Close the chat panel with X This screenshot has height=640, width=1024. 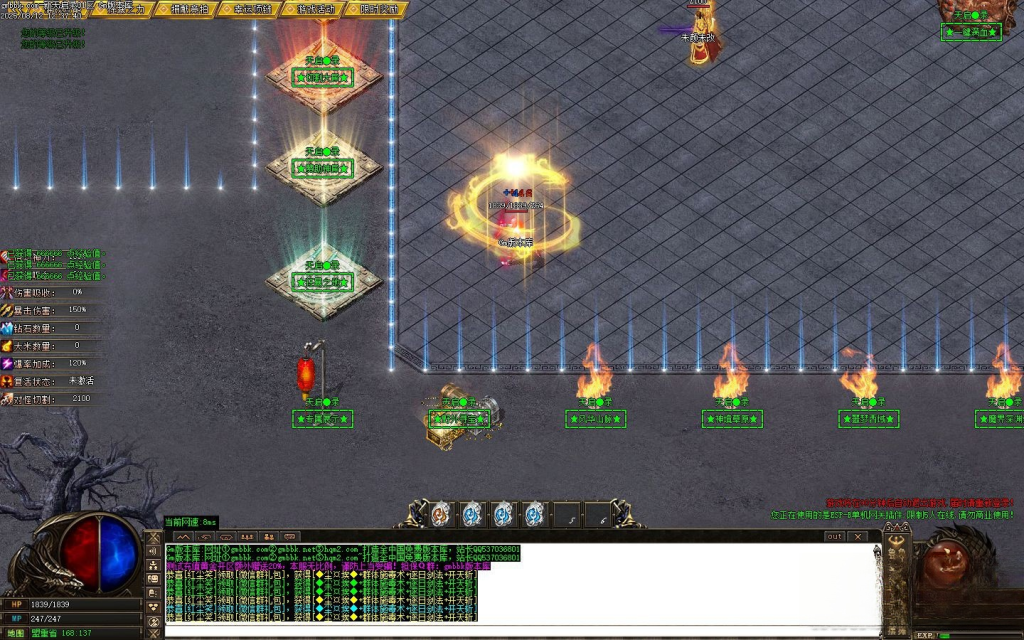(x=857, y=537)
